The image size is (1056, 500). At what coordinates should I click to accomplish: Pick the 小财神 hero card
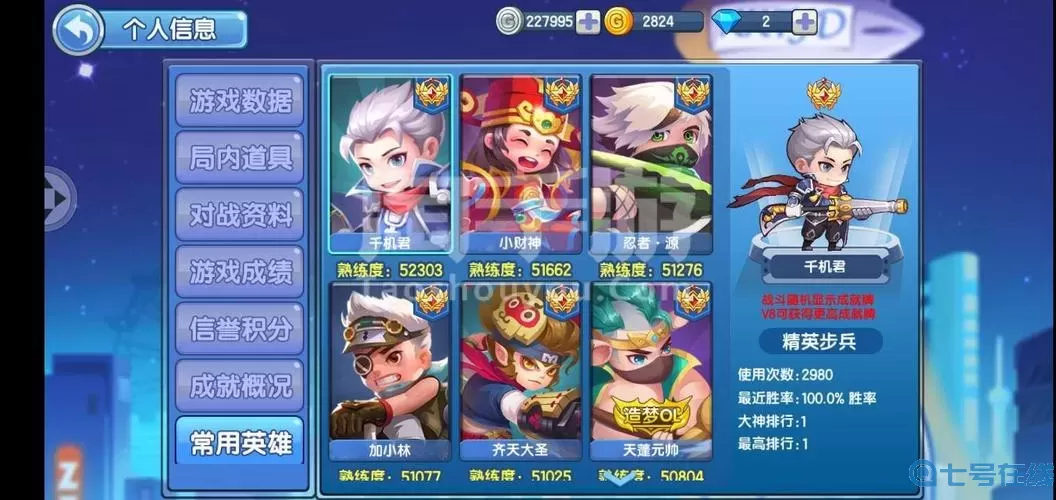(520, 160)
